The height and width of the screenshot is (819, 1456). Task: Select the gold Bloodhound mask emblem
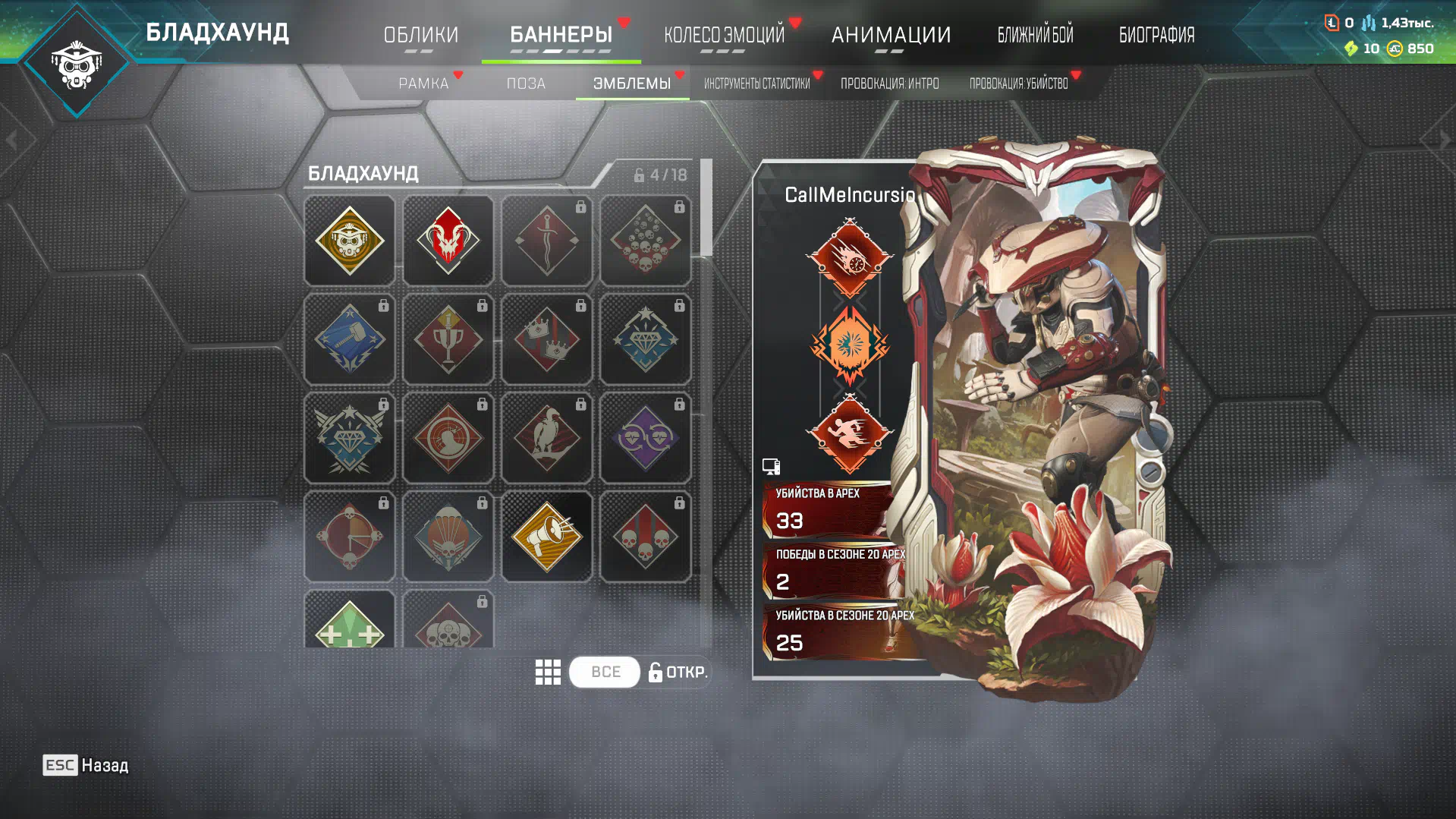point(349,241)
